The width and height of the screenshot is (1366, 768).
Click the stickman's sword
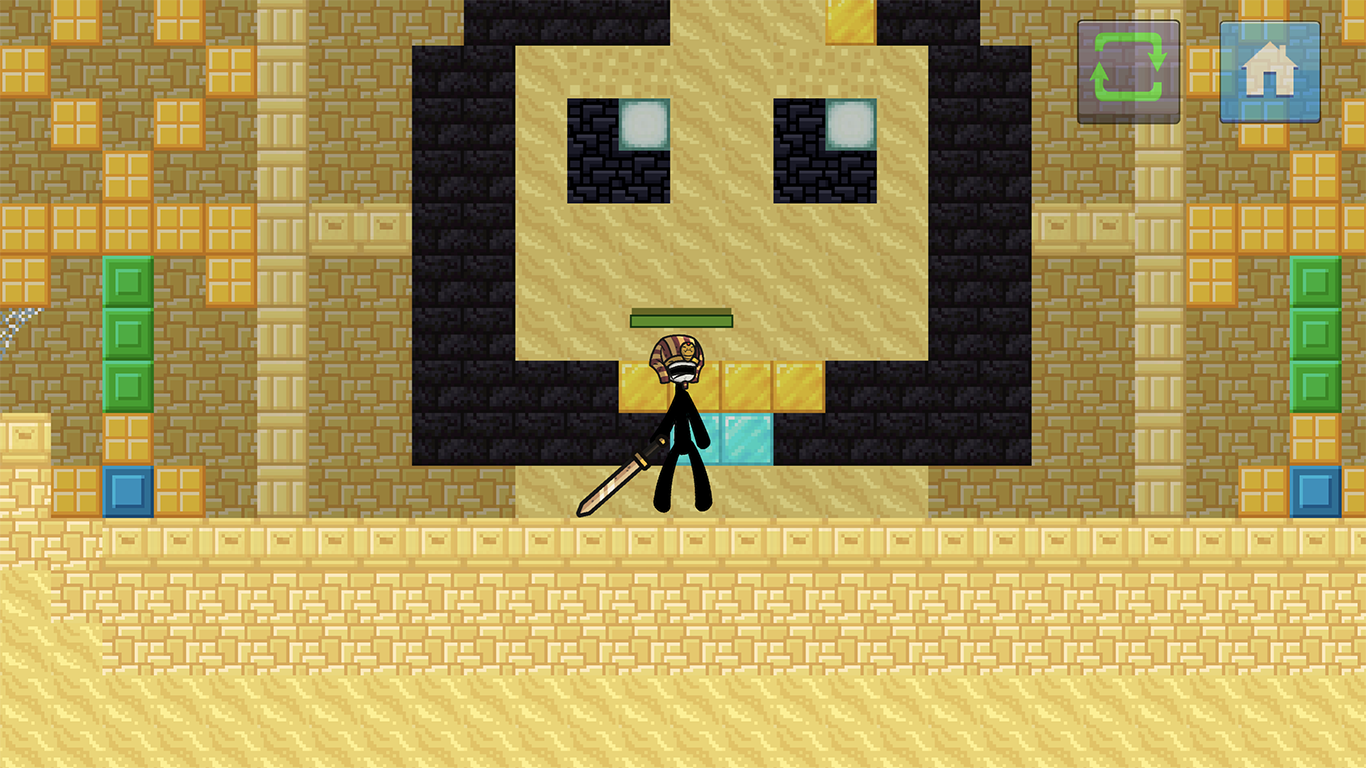pyautogui.click(x=615, y=480)
